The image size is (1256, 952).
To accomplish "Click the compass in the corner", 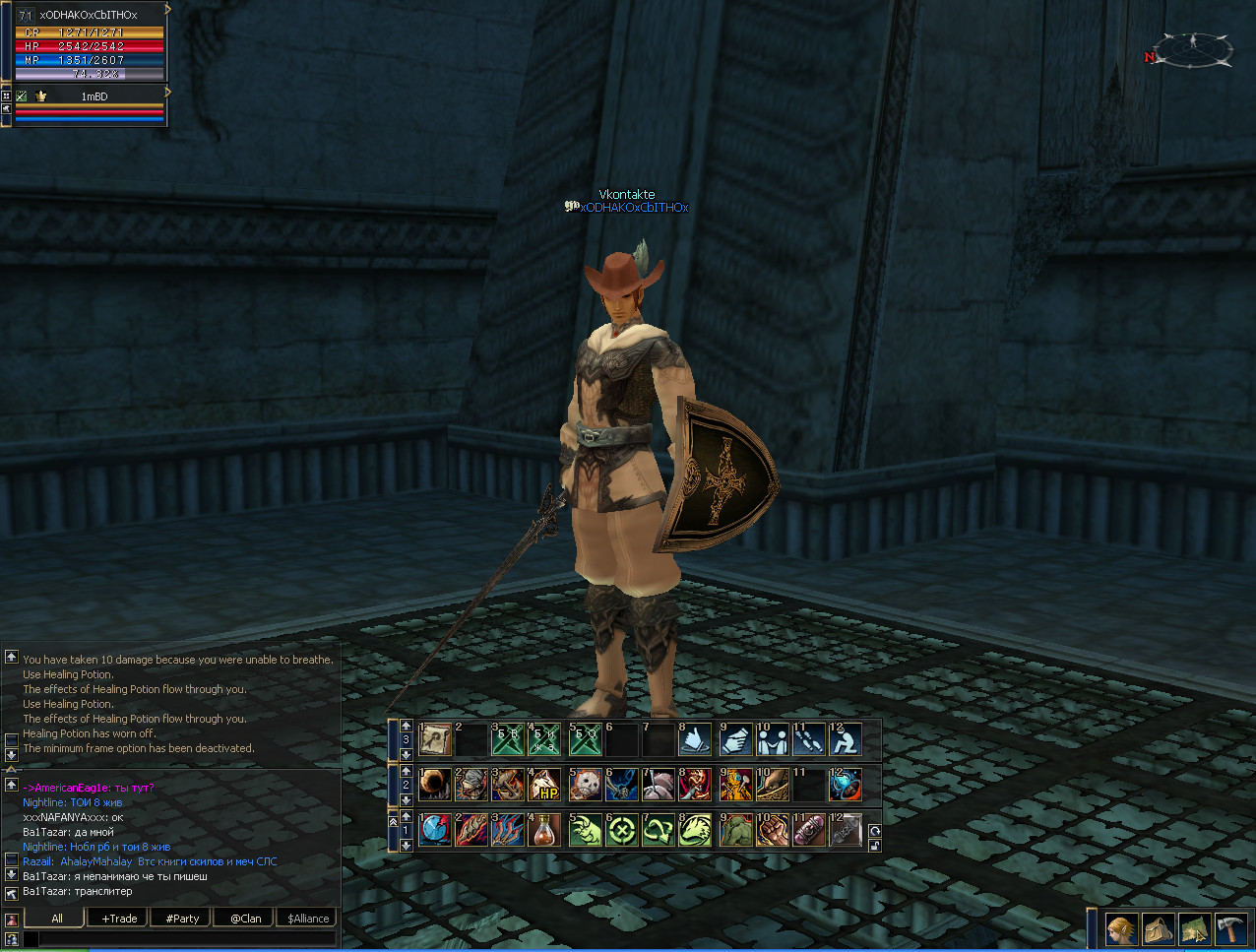I will (1192, 49).
